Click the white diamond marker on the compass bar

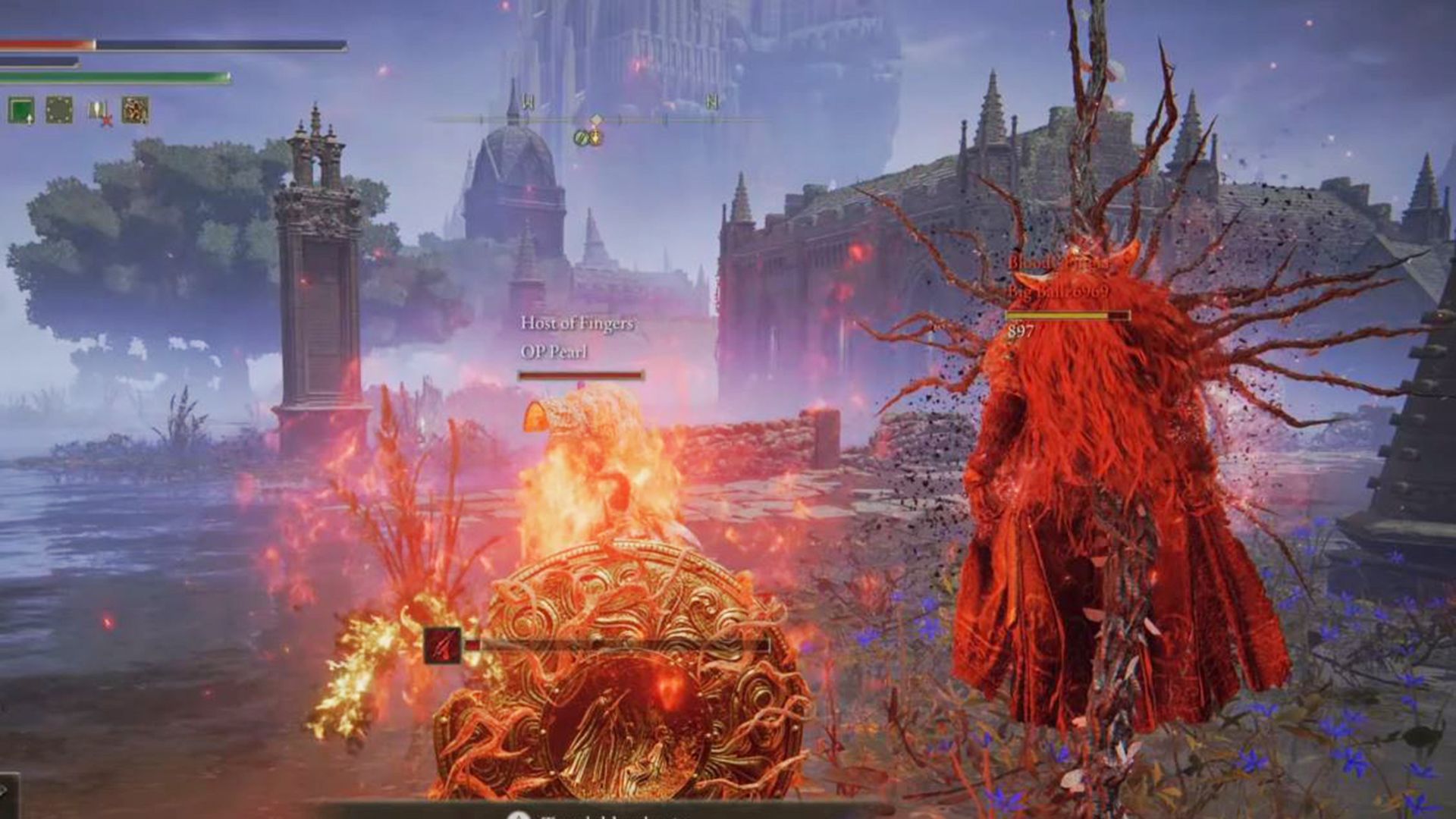coord(597,119)
